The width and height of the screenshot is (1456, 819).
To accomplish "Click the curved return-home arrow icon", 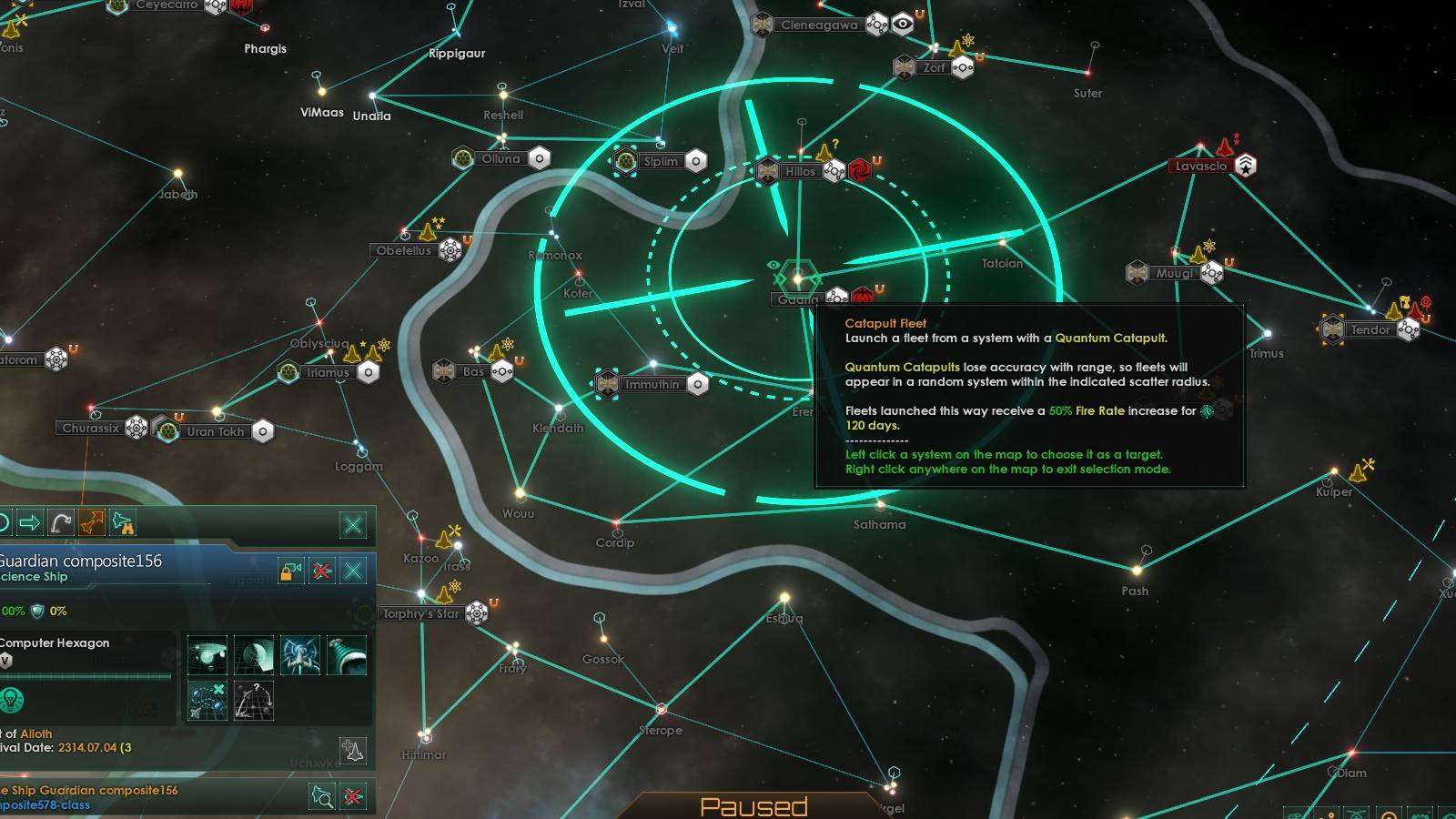I will pos(61,523).
